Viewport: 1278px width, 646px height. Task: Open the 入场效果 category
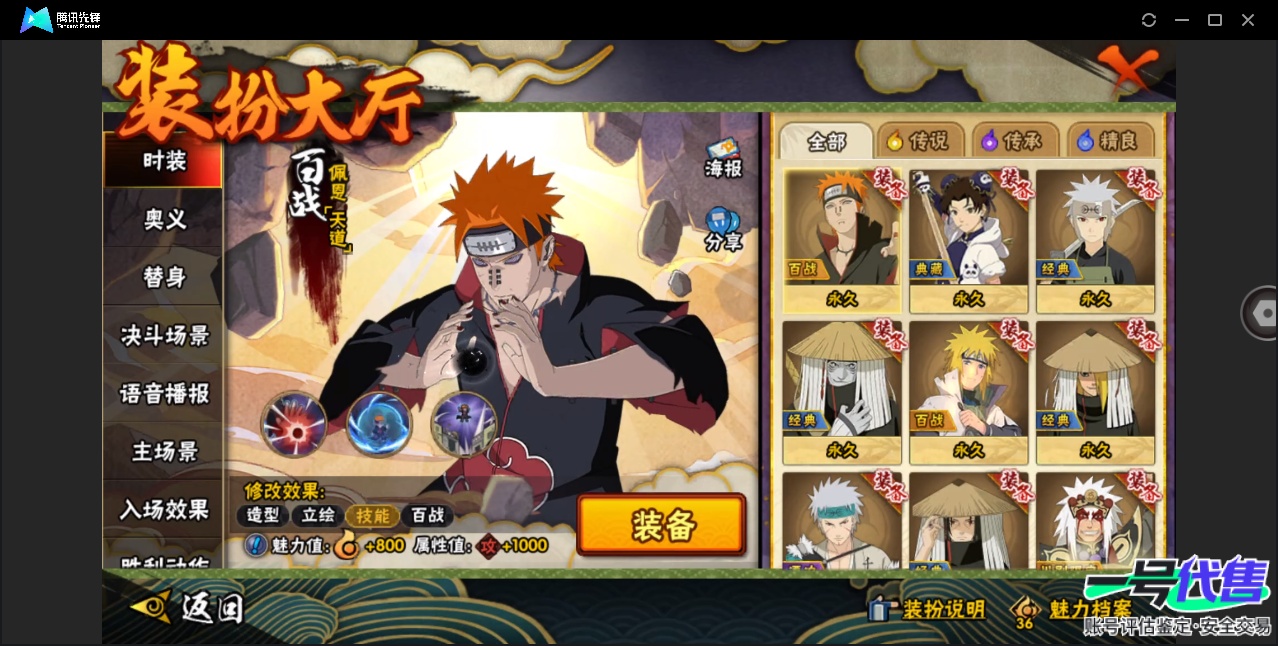coord(163,509)
